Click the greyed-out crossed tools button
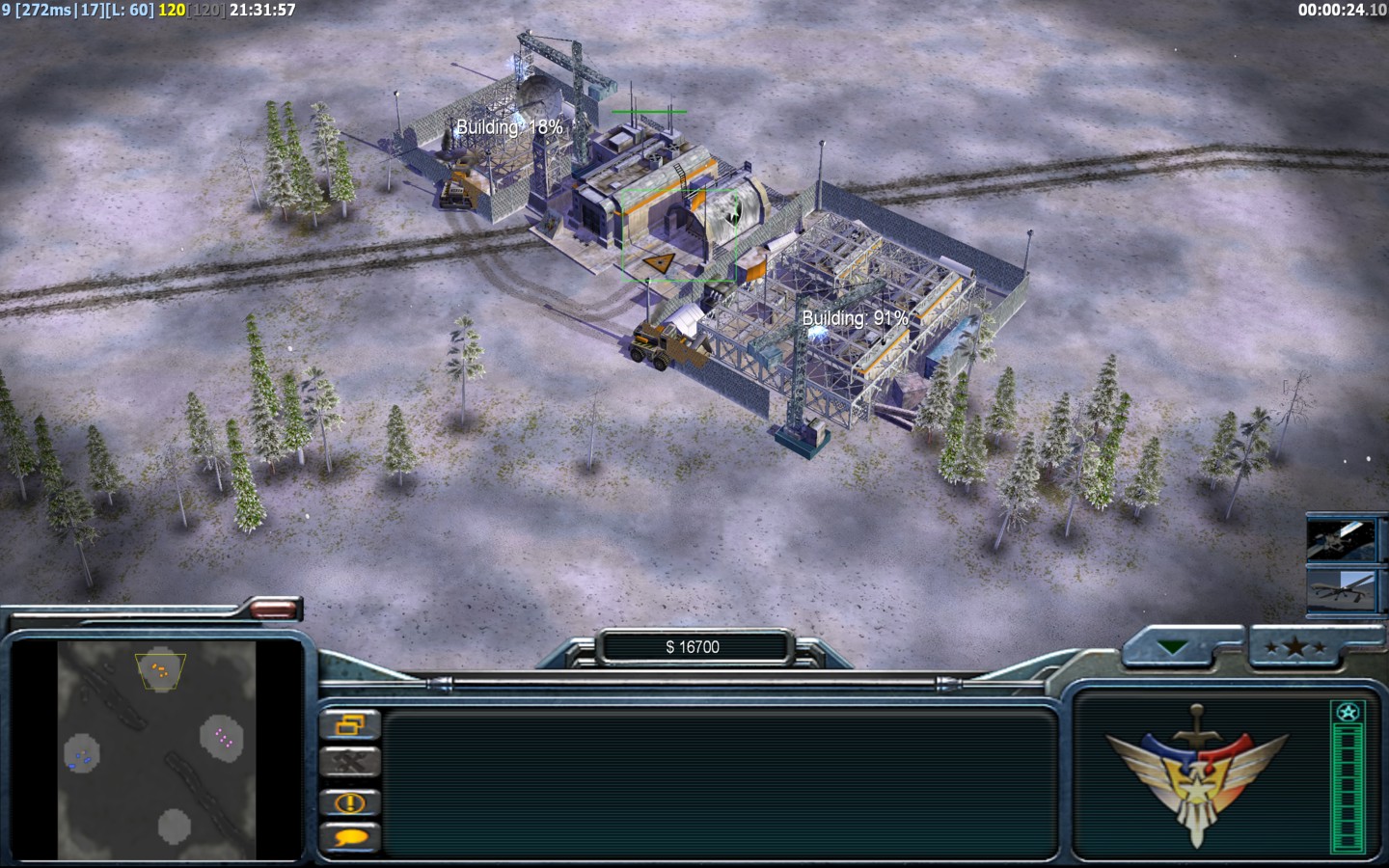The width and height of the screenshot is (1389, 868). coord(349,763)
